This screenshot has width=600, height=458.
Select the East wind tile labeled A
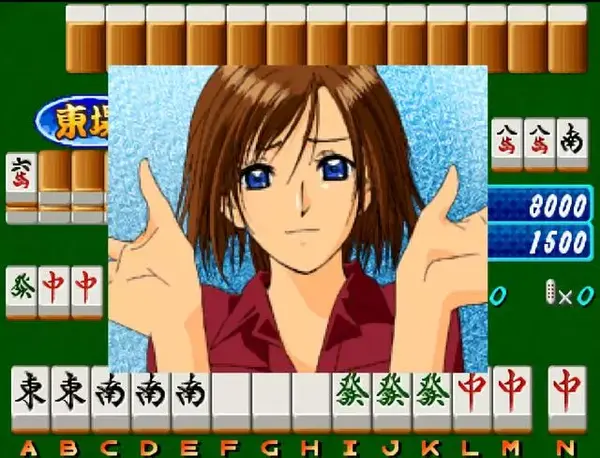tap(30, 399)
